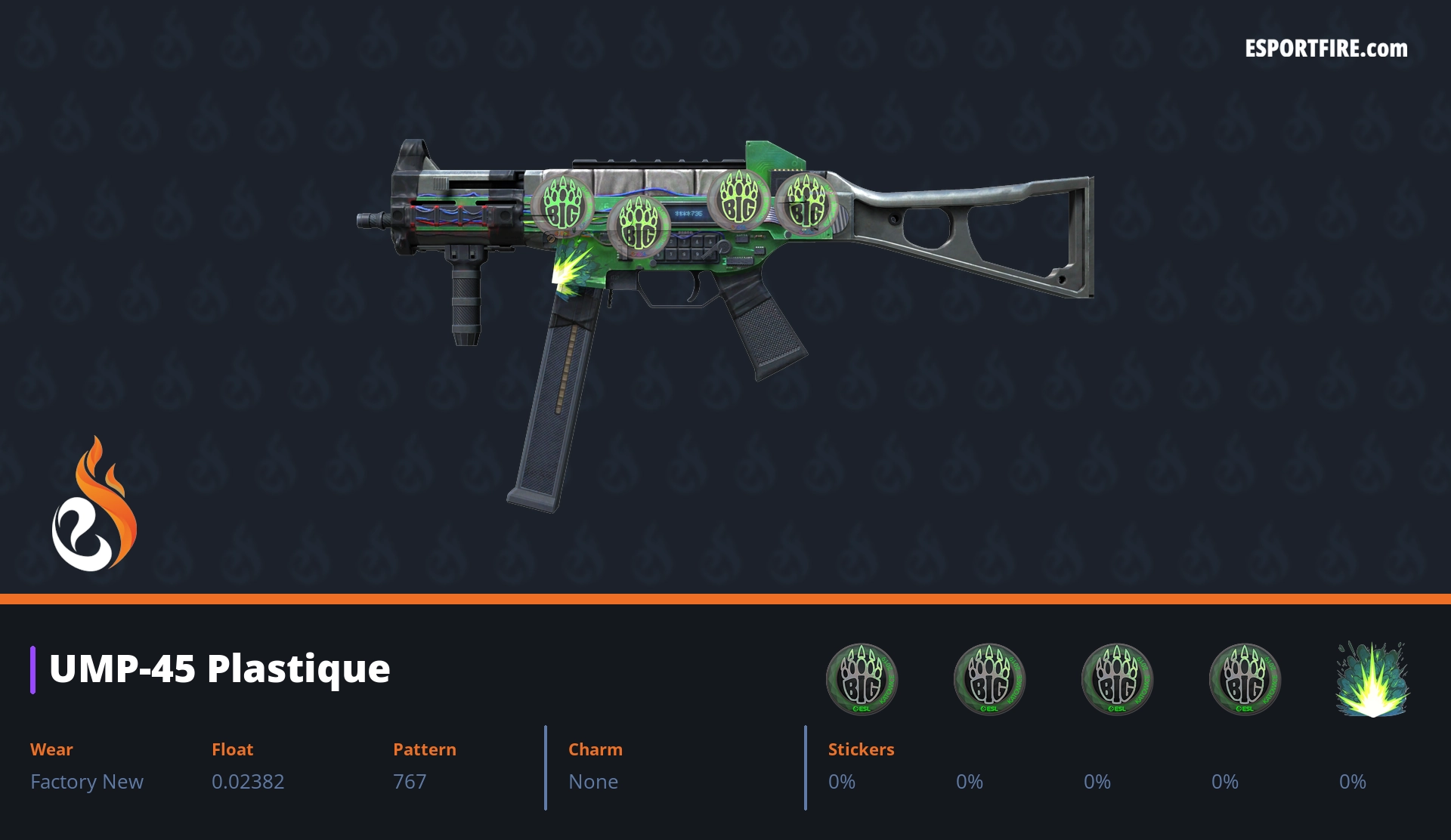
Task: Select the green explosion sticker icon
Action: [x=1372, y=679]
